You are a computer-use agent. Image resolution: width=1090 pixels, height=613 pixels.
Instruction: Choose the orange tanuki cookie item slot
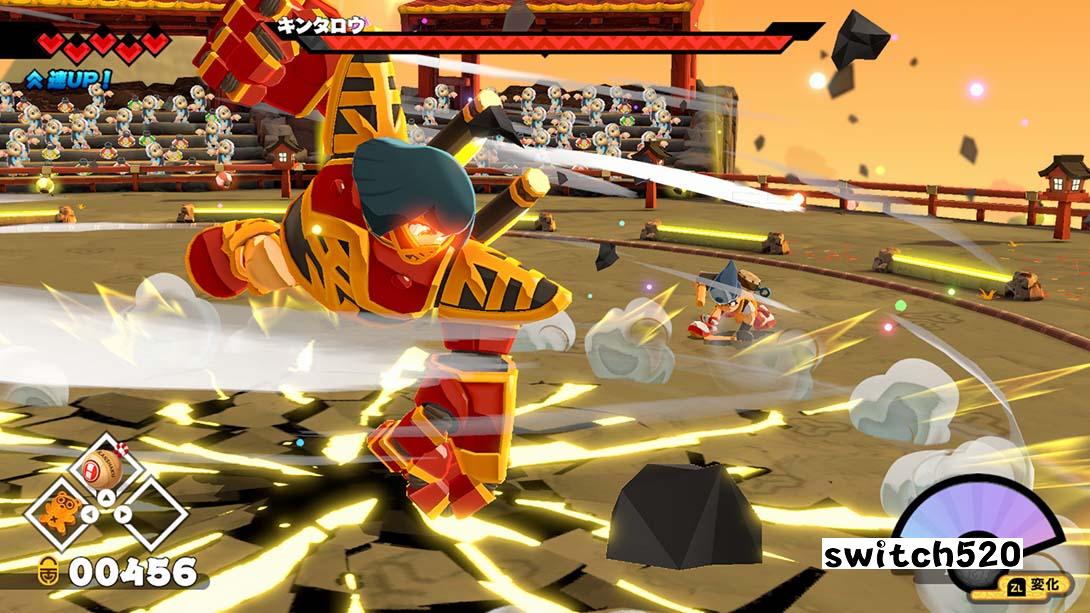[x=58, y=512]
